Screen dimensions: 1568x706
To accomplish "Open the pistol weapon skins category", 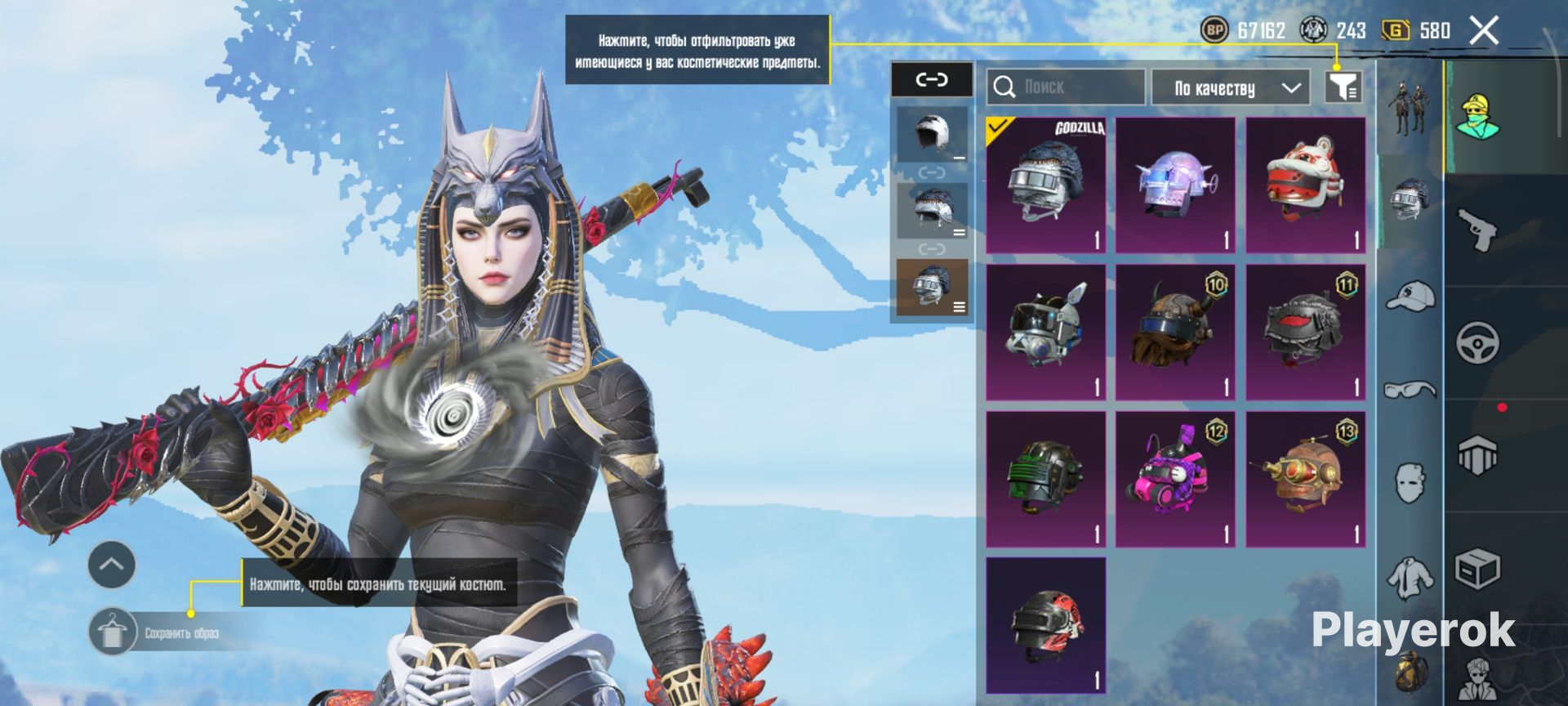I will tap(1477, 230).
